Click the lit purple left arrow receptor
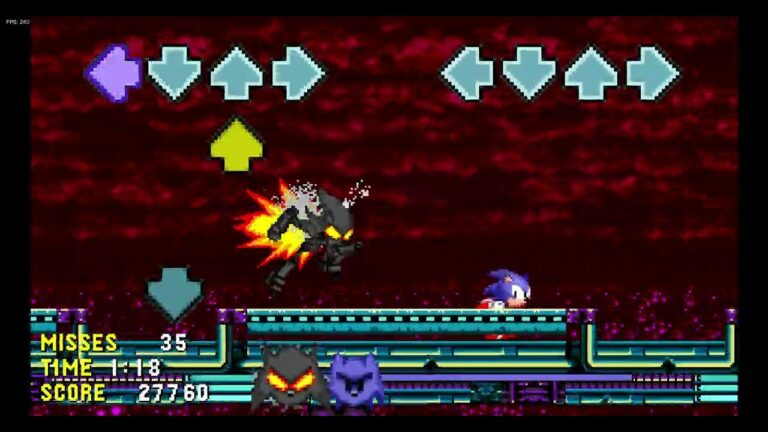Viewport: 768px width, 432px height. [113, 73]
